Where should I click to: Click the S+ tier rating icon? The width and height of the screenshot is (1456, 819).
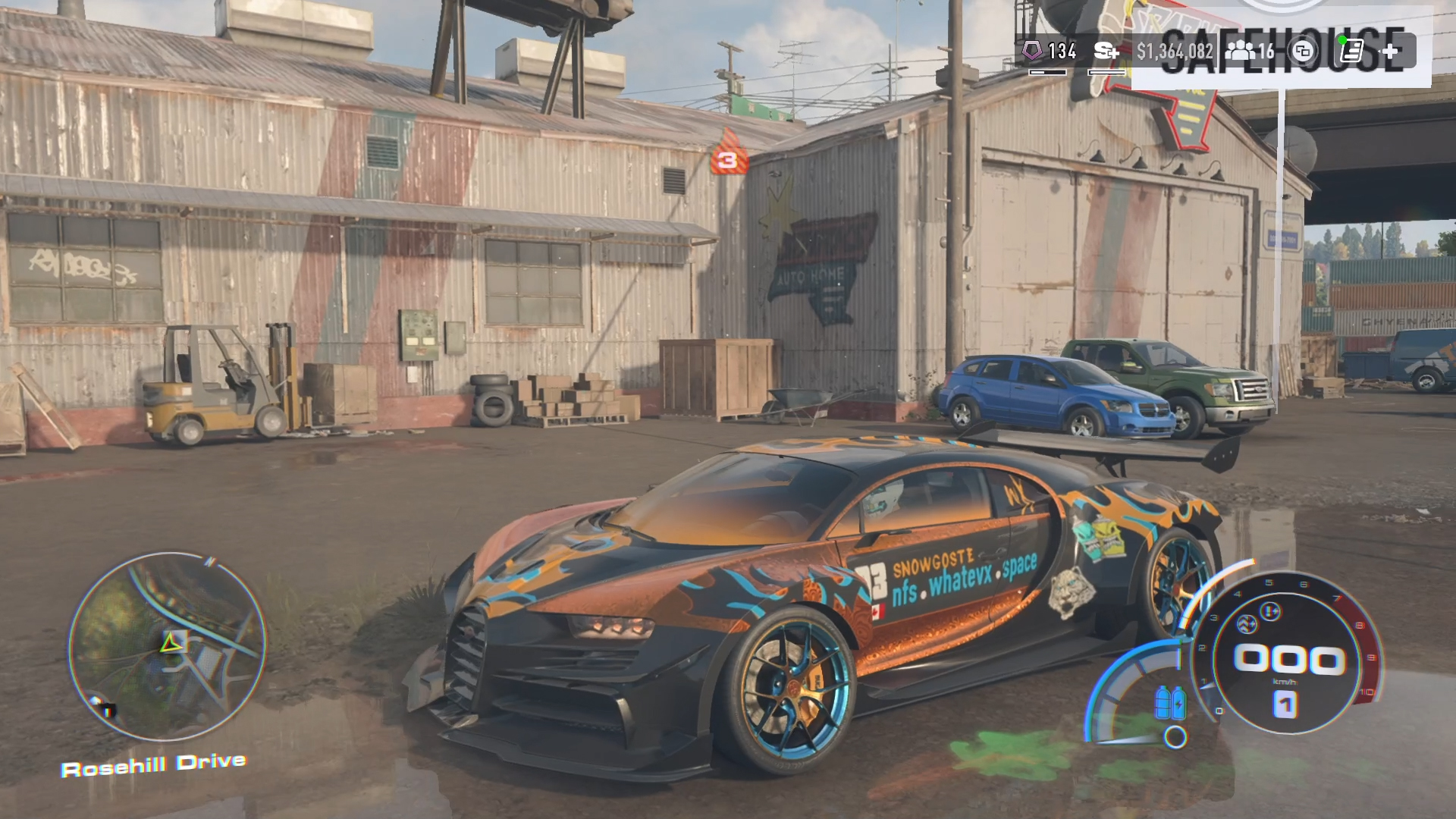1106,52
